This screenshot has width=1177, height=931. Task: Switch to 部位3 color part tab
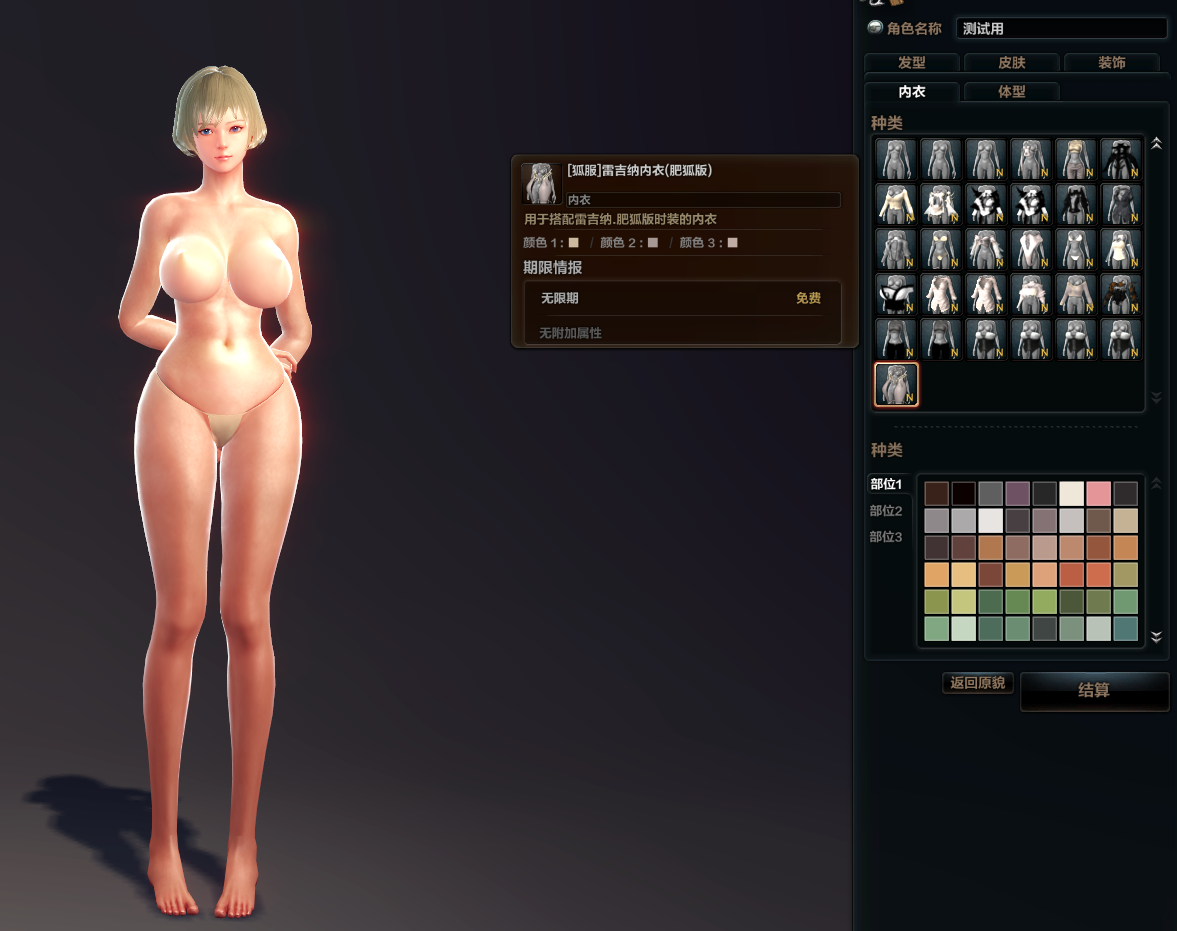886,537
